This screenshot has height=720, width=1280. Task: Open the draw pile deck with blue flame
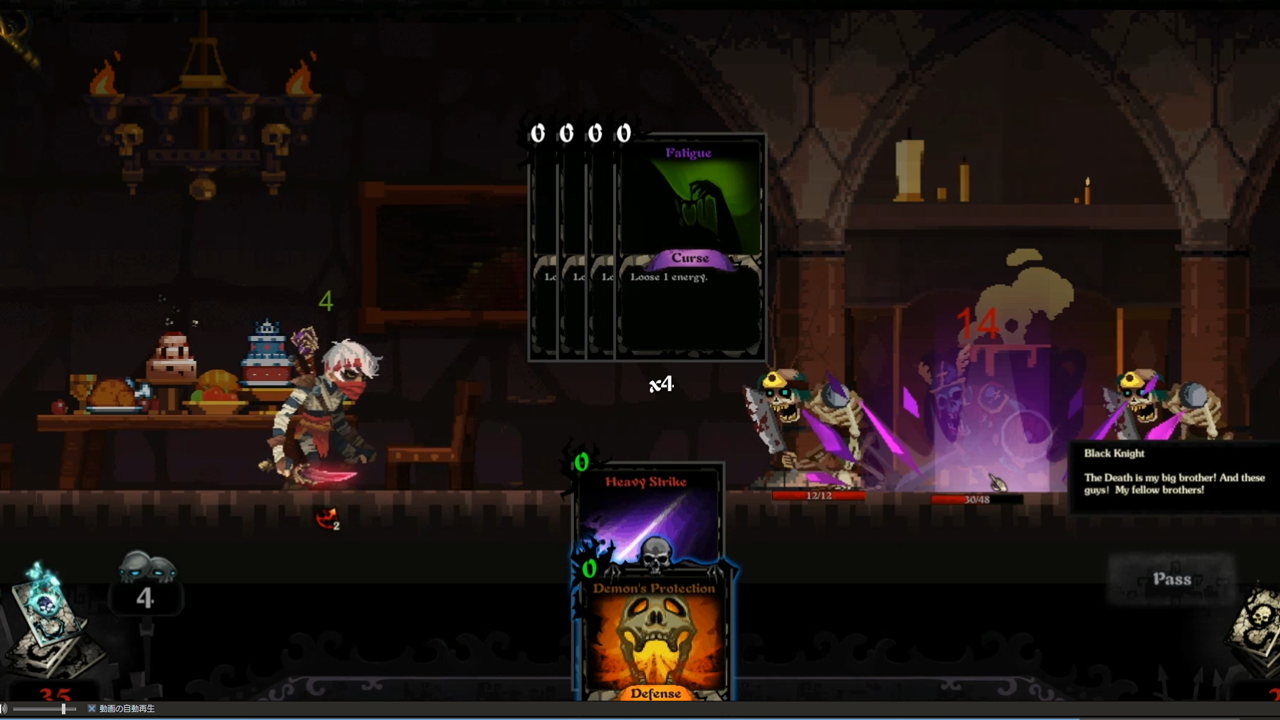[50, 624]
